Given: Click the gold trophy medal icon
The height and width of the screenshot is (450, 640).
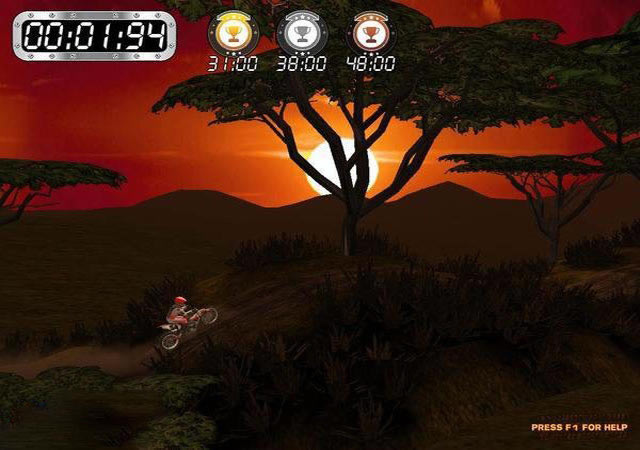Looking at the screenshot, I should pos(232,34).
